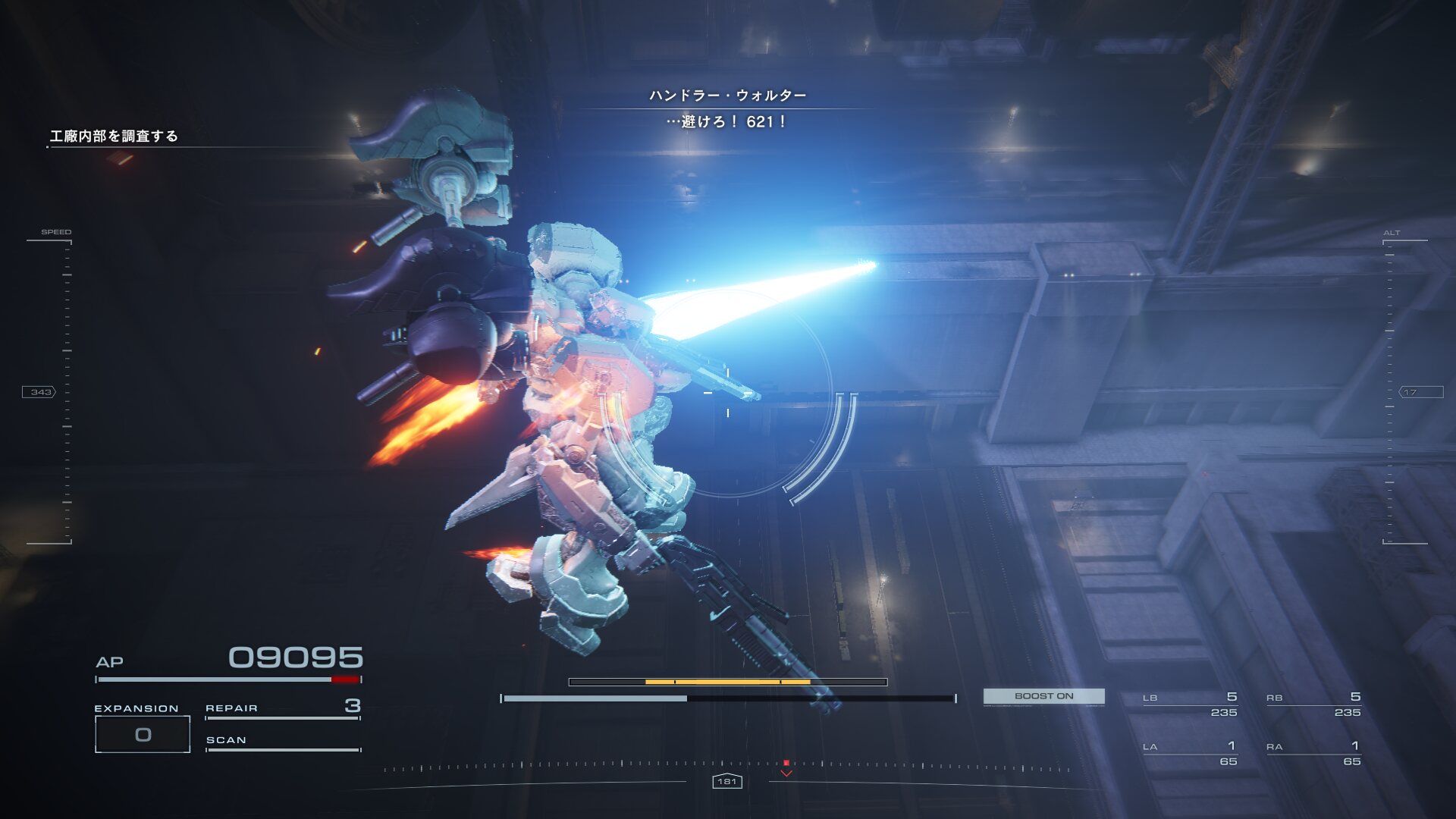1456x819 pixels.
Task: Use the REPAIR kit indicator
Action: (282, 708)
